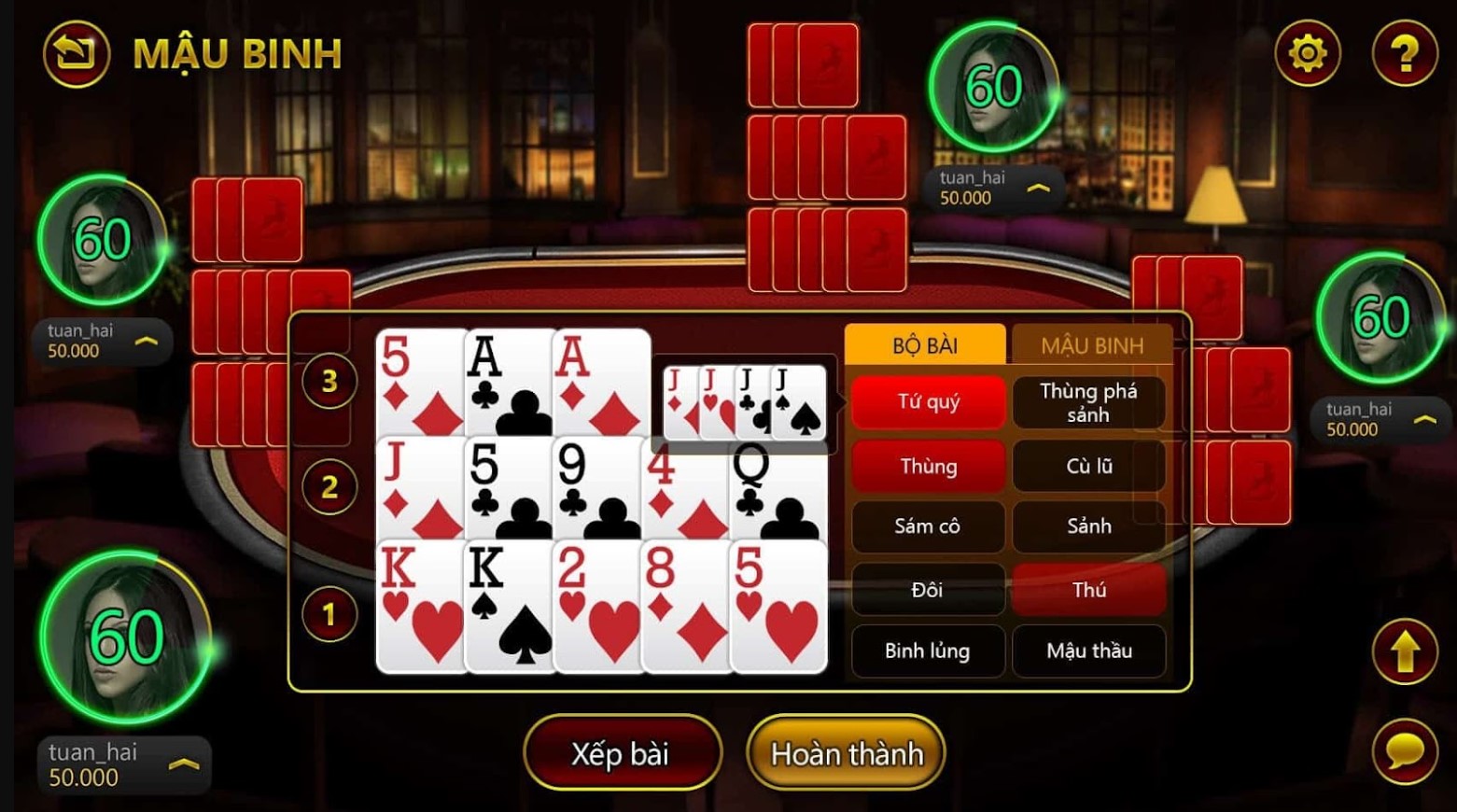Screen dimensions: 1457x812
Task: Click the back arrow to exit the table
Action: pos(75,53)
